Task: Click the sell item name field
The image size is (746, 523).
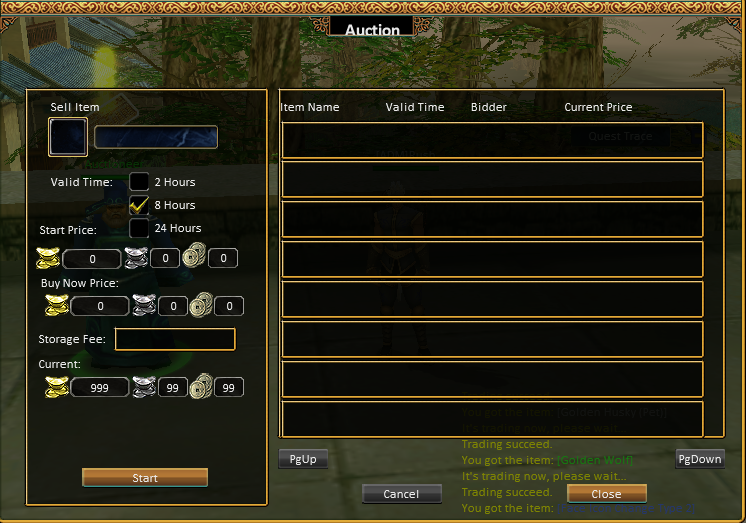Action: click(x=156, y=137)
